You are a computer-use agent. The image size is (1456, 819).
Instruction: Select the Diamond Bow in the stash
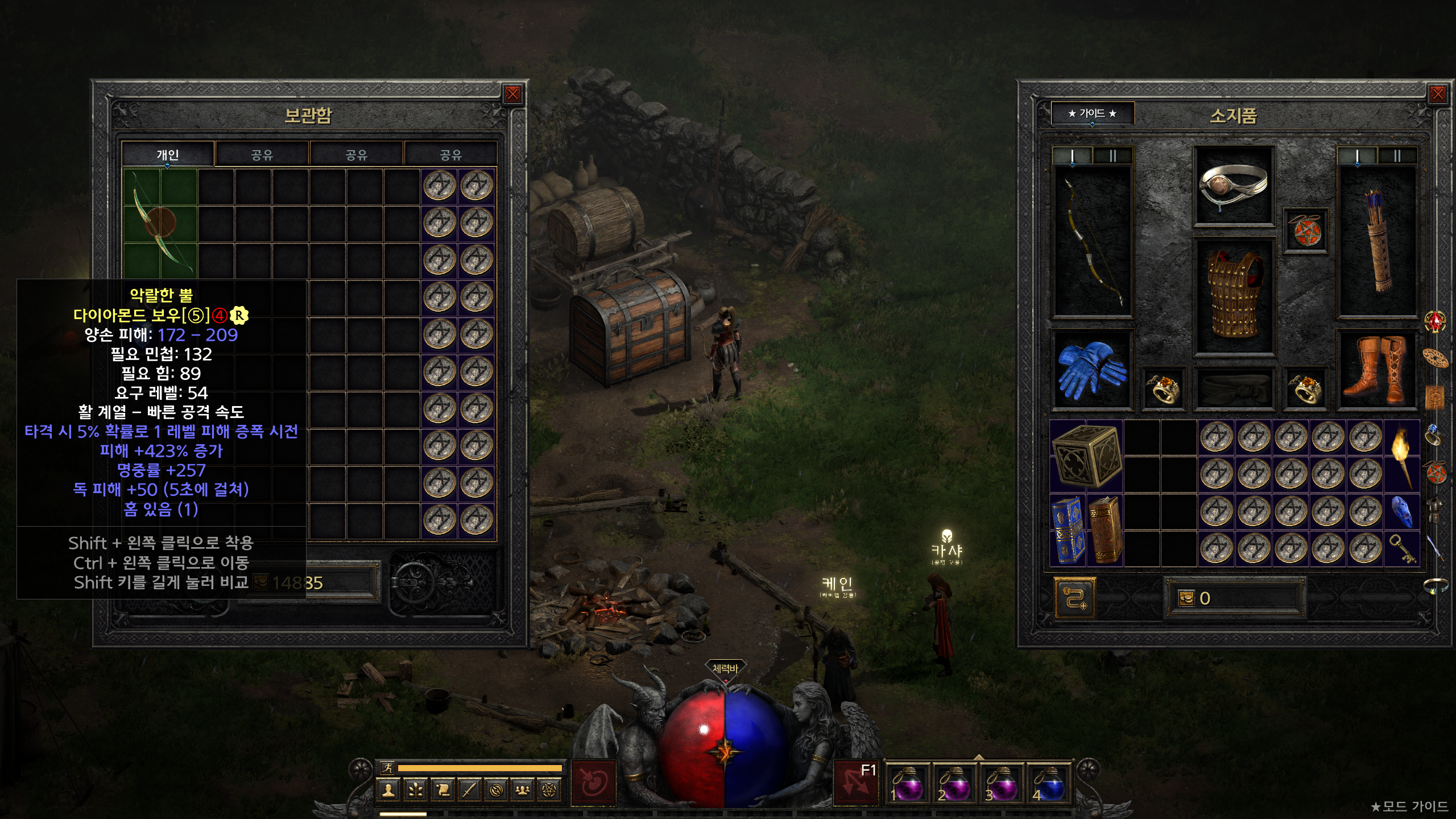coord(160,223)
